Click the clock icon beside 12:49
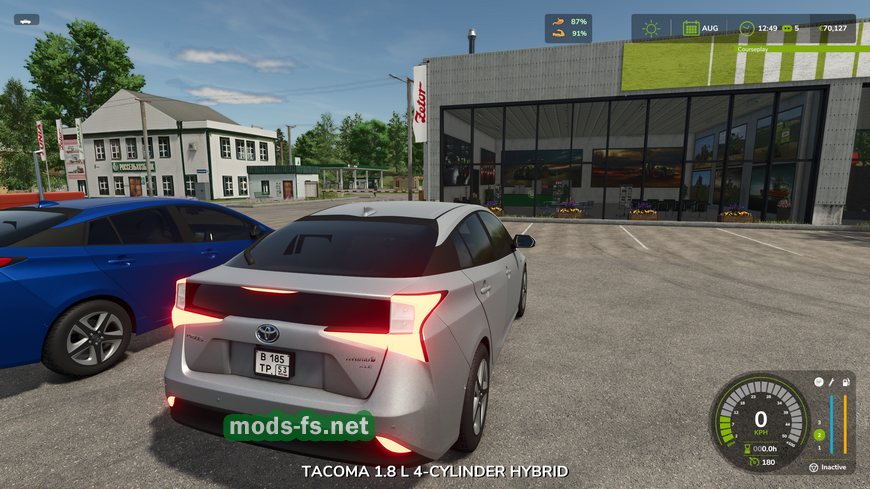This screenshot has height=489, width=870. coord(746,28)
